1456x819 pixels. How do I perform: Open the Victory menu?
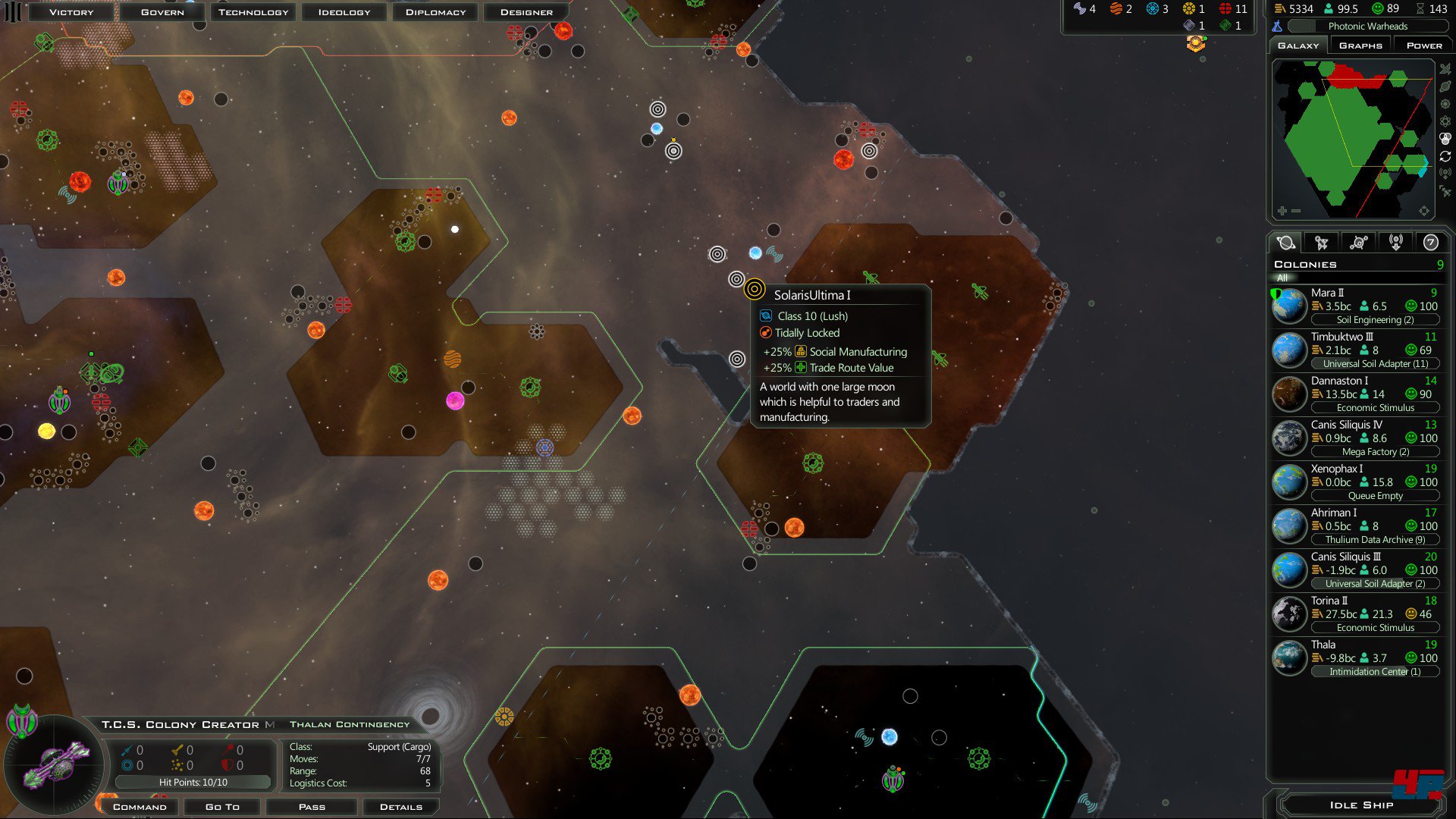coord(71,12)
